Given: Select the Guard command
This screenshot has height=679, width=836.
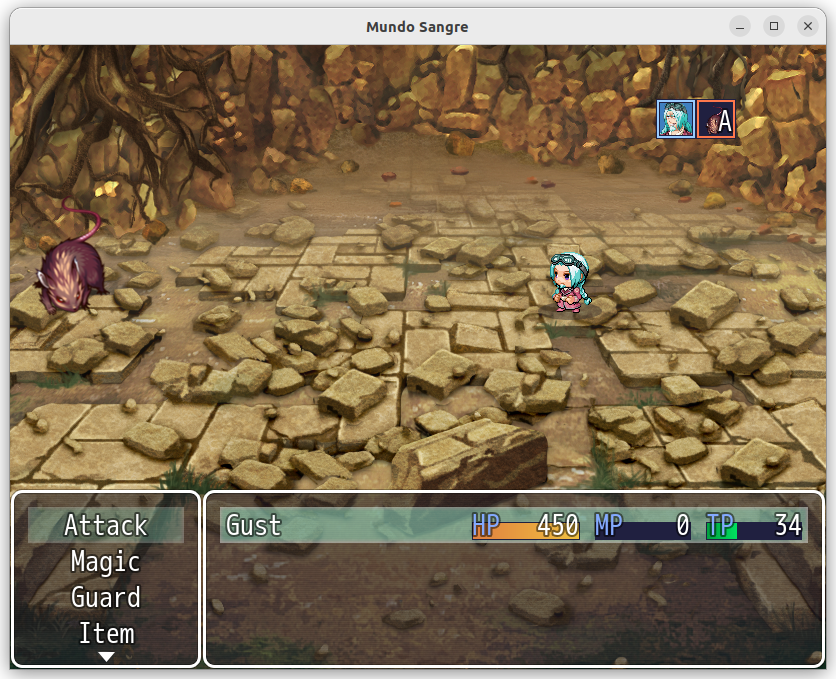Looking at the screenshot, I should pyautogui.click(x=106, y=597).
